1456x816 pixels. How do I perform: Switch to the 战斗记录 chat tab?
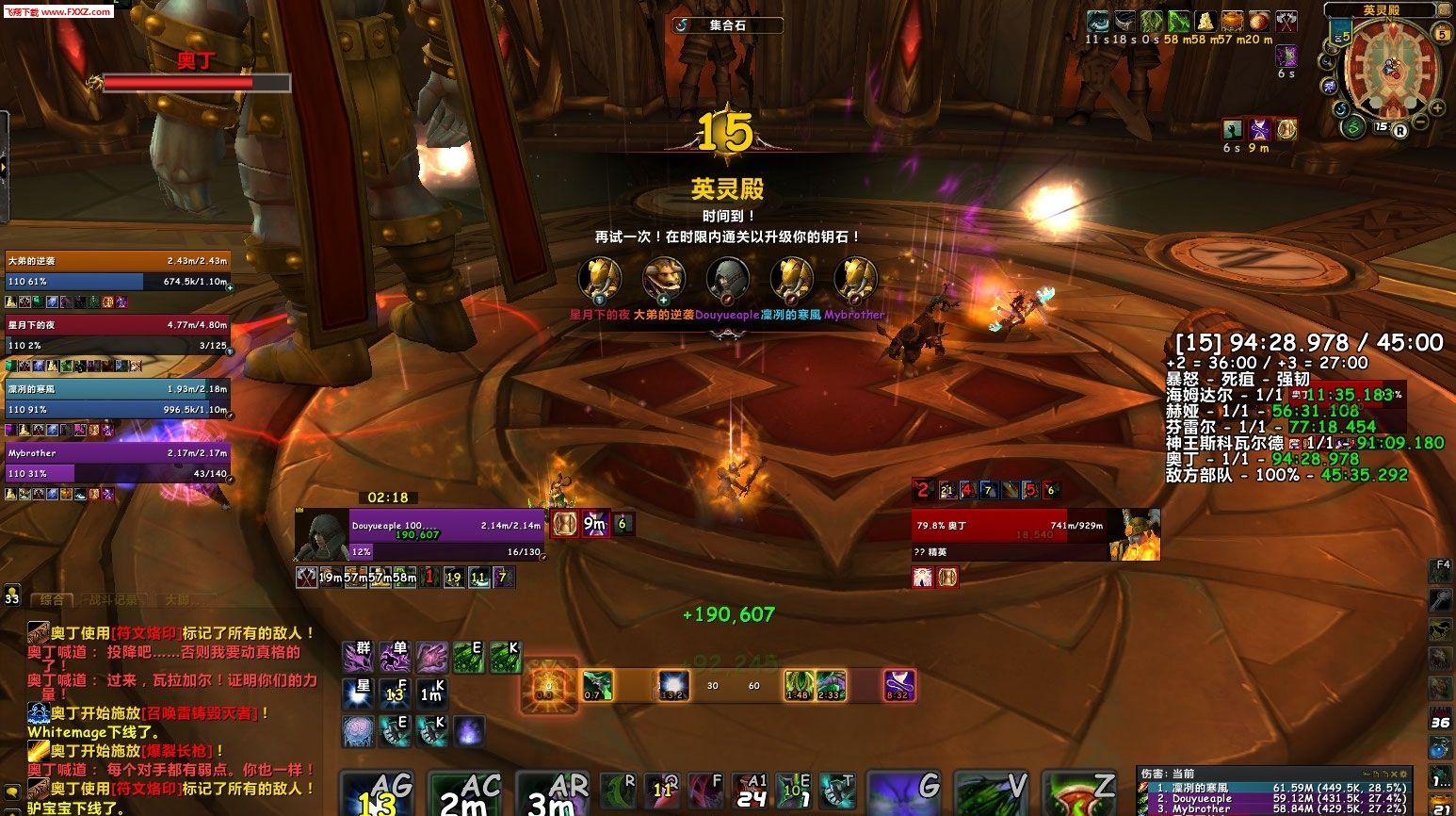pos(113,599)
